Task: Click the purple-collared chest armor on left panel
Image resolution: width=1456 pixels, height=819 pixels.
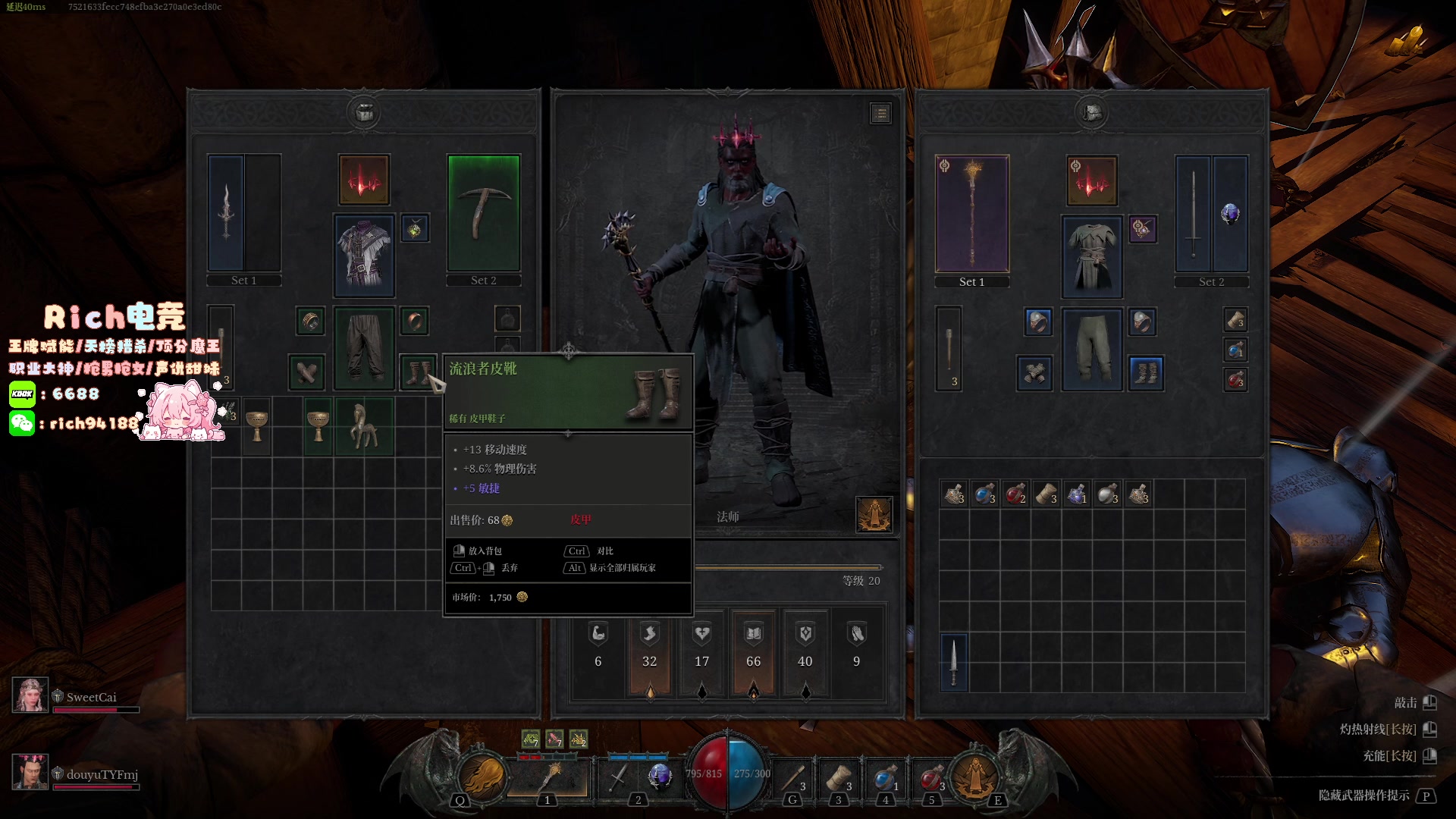Action: (x=364, y=255)
